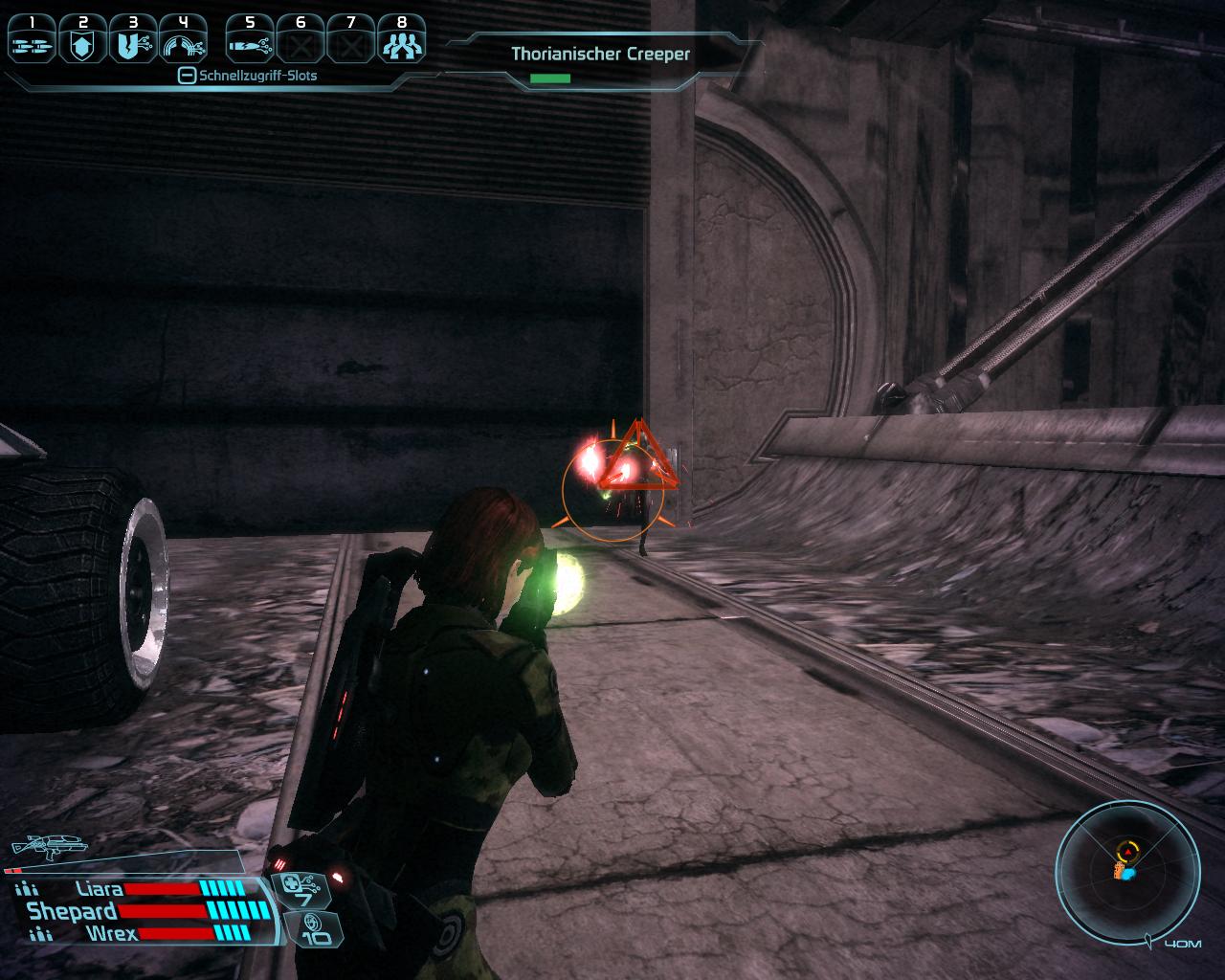Select the squad command icon in slot 8
This screenshot has height=980, width=1225.
401,39
